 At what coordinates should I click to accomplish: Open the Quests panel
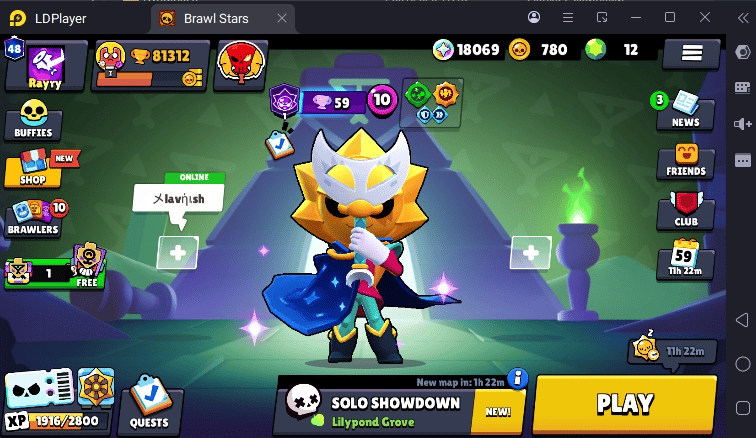[x=150, y=408]
